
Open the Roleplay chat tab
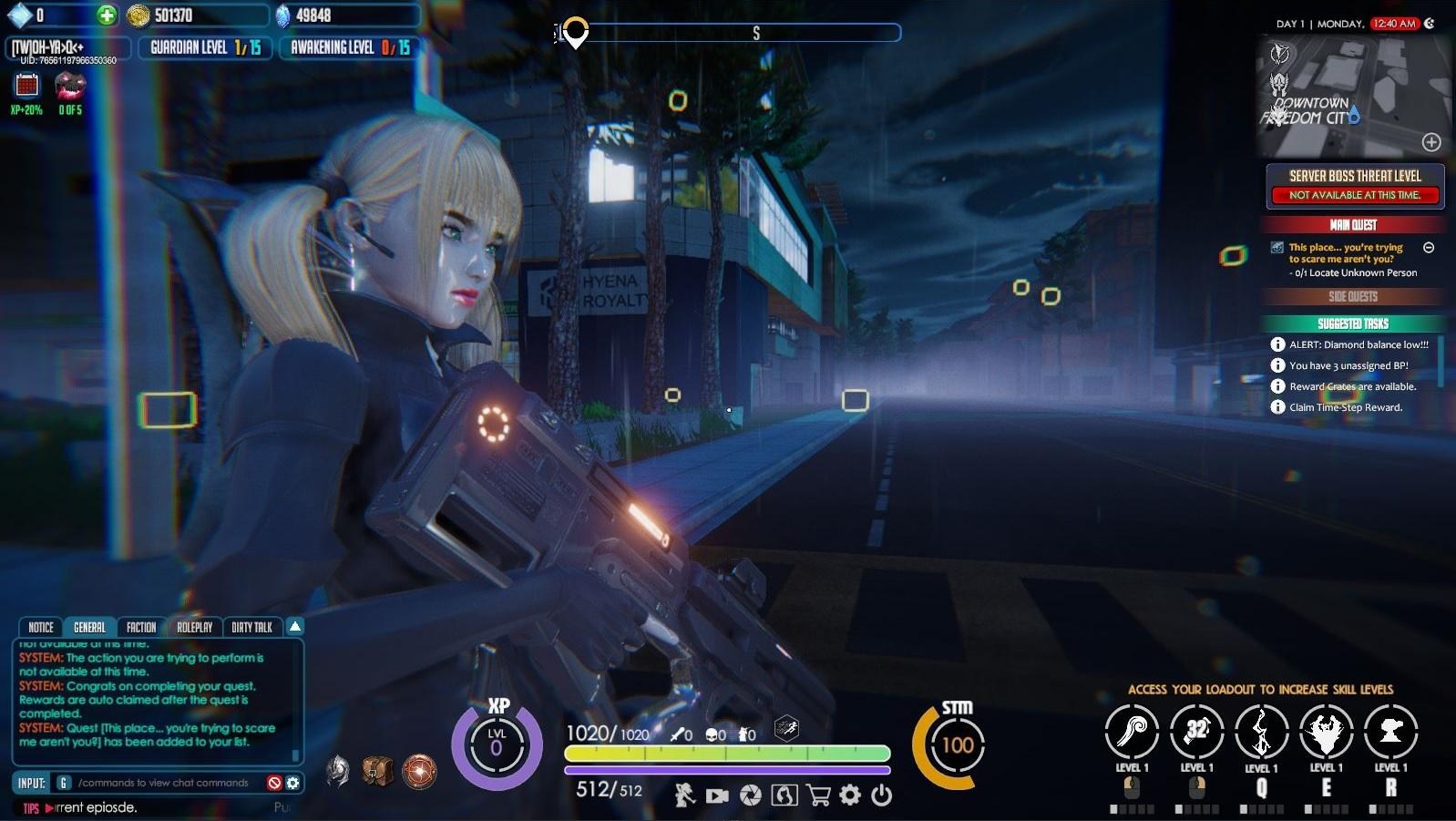tap(194, 627)
